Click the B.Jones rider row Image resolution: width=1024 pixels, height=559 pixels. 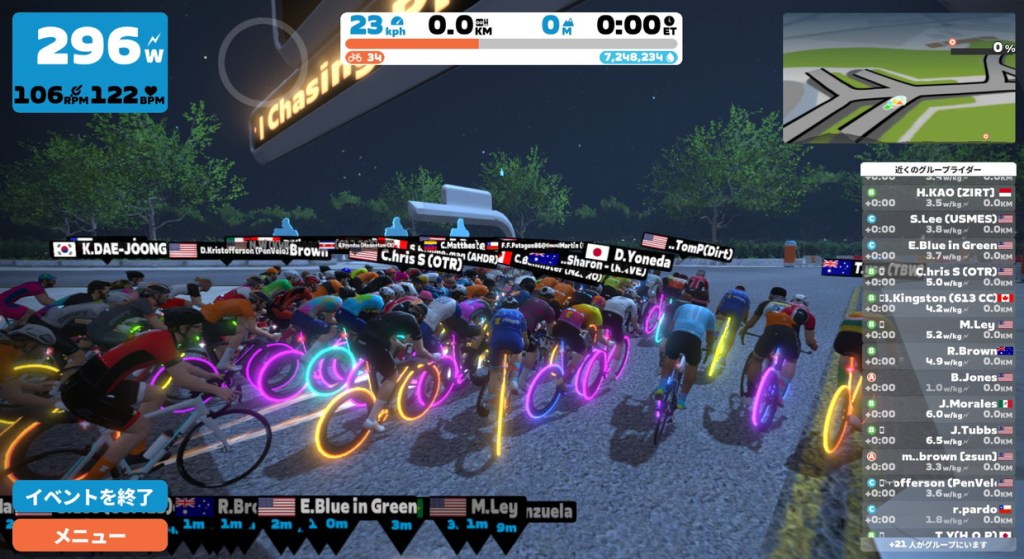click(938, 382)
